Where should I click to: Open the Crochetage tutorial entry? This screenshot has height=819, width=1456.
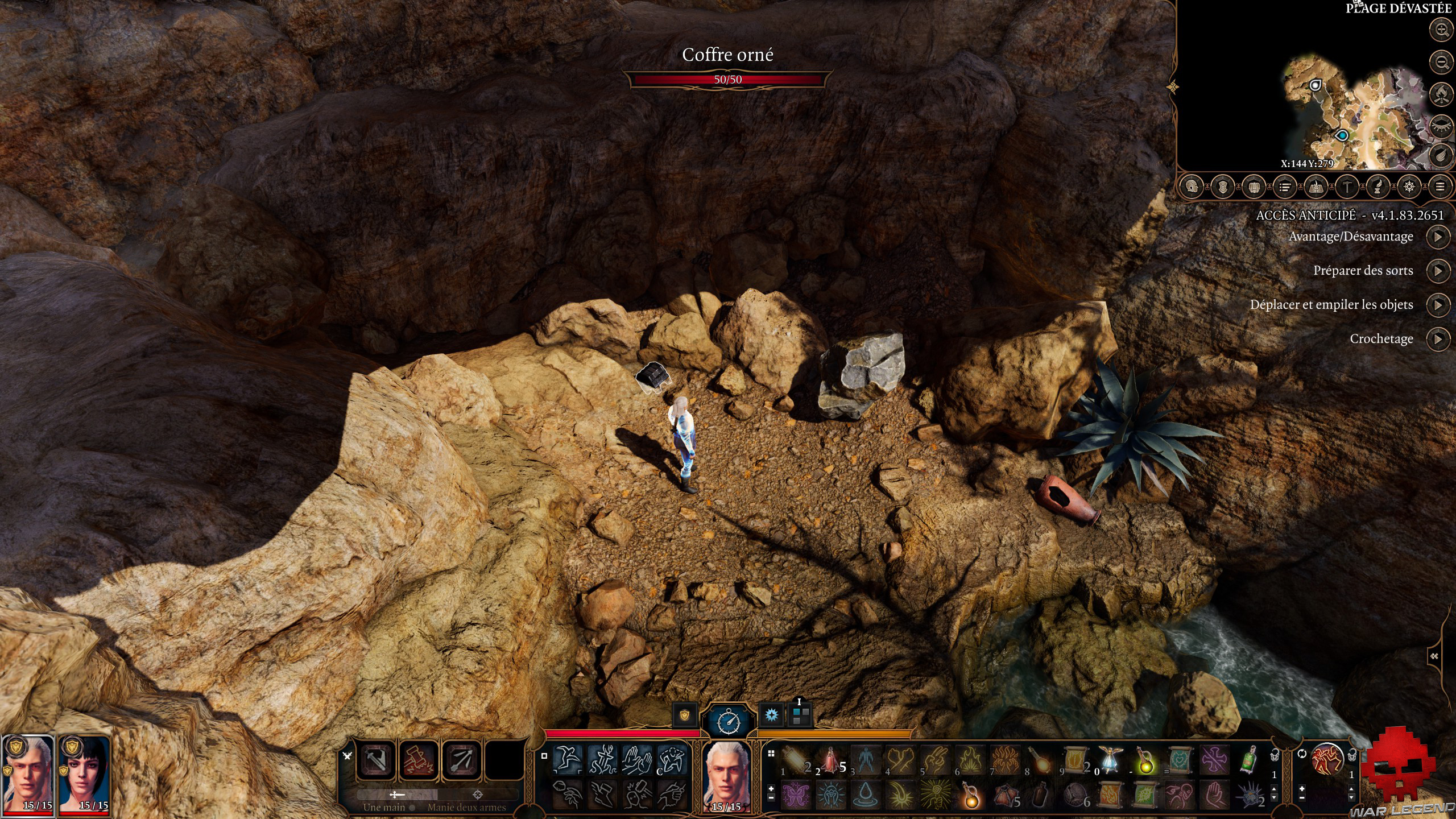click(x=1440, y=338)
